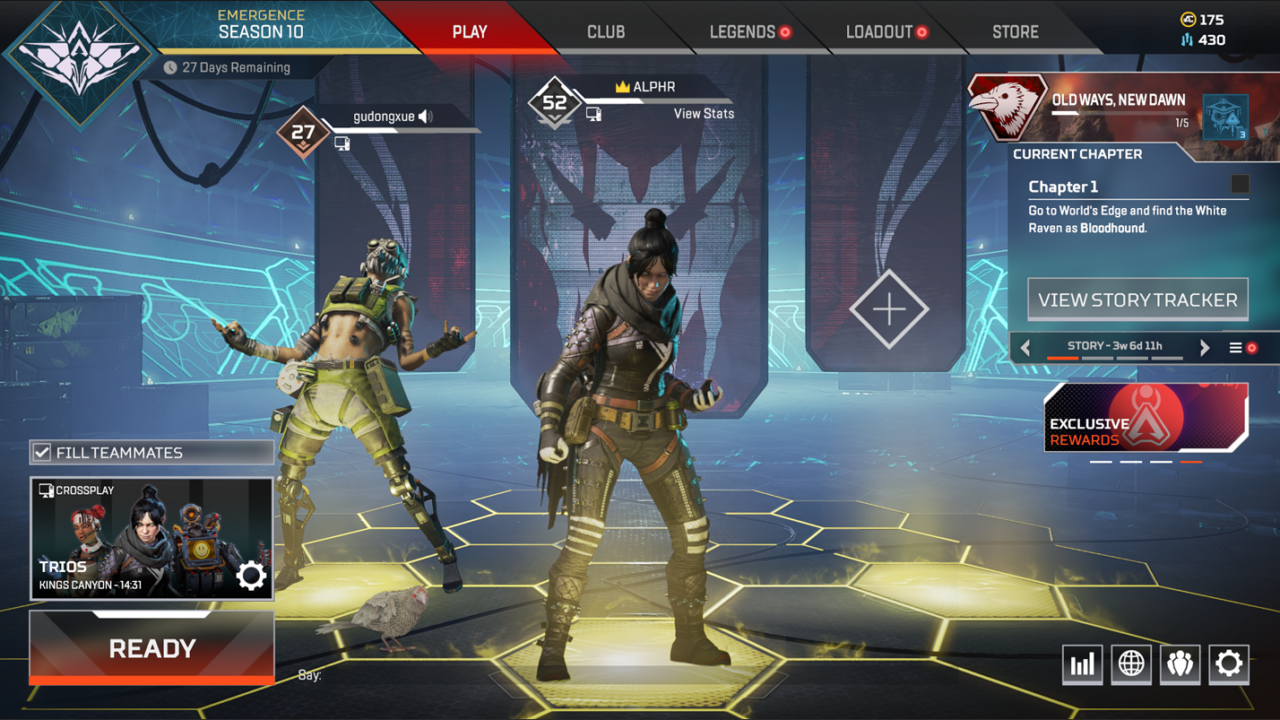The height and width of the screenshot is (720, 1280).
Task: Open VIEW STORY TRACKER
Action: coord(1138,299)
